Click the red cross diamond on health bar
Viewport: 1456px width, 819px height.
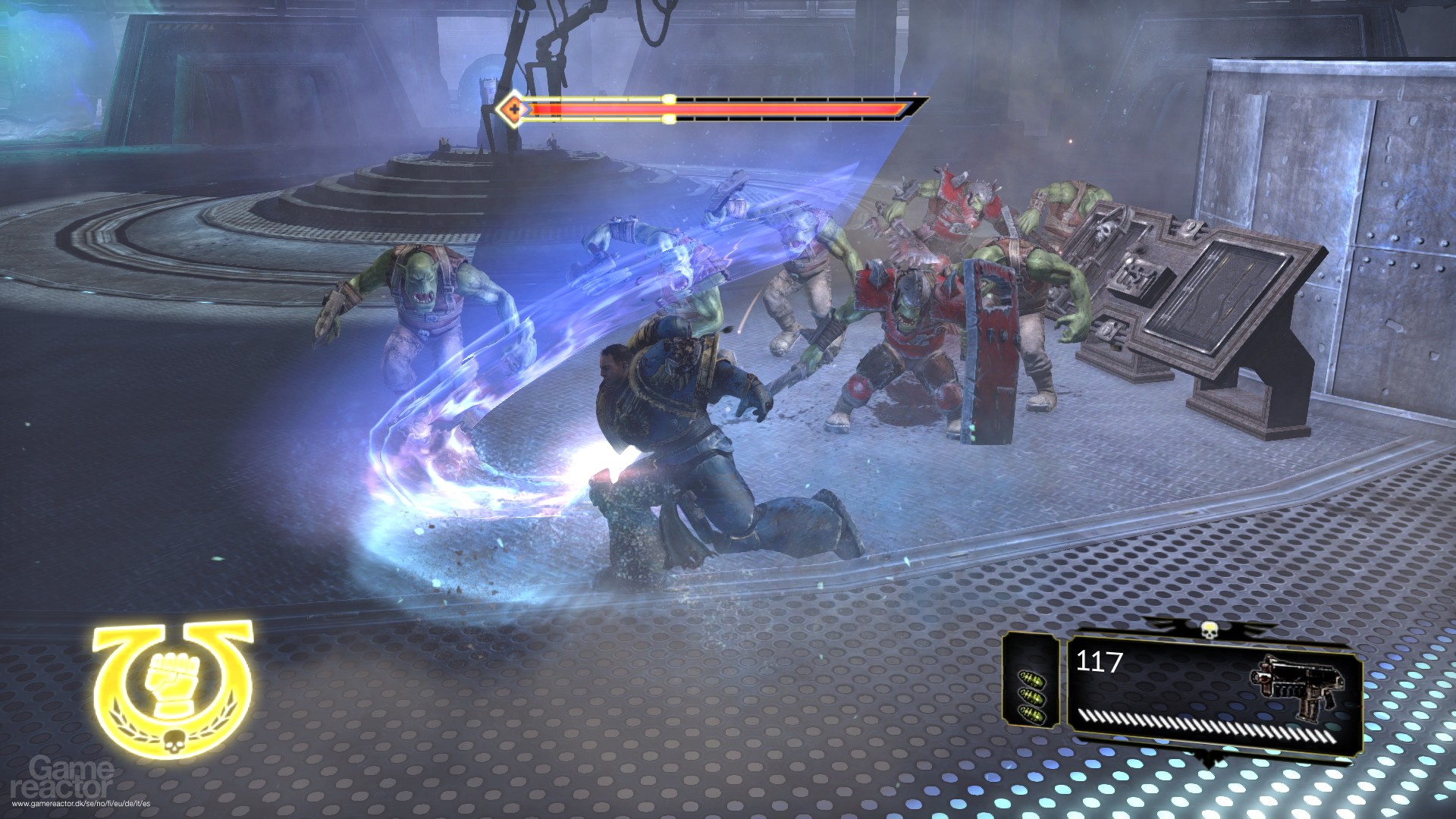pyautogui.click(x=514, y=110)
